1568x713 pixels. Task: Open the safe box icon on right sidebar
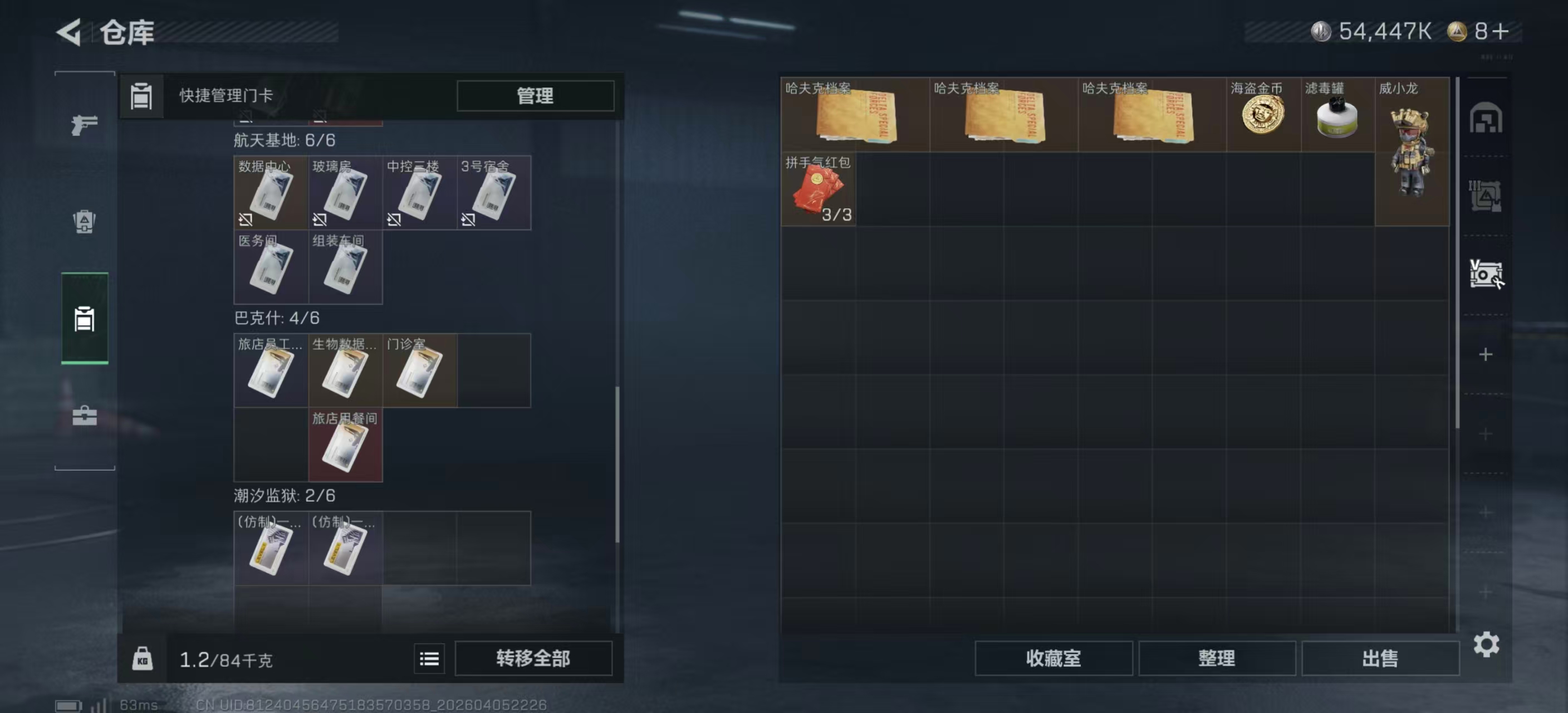(x=1487, y=275)
